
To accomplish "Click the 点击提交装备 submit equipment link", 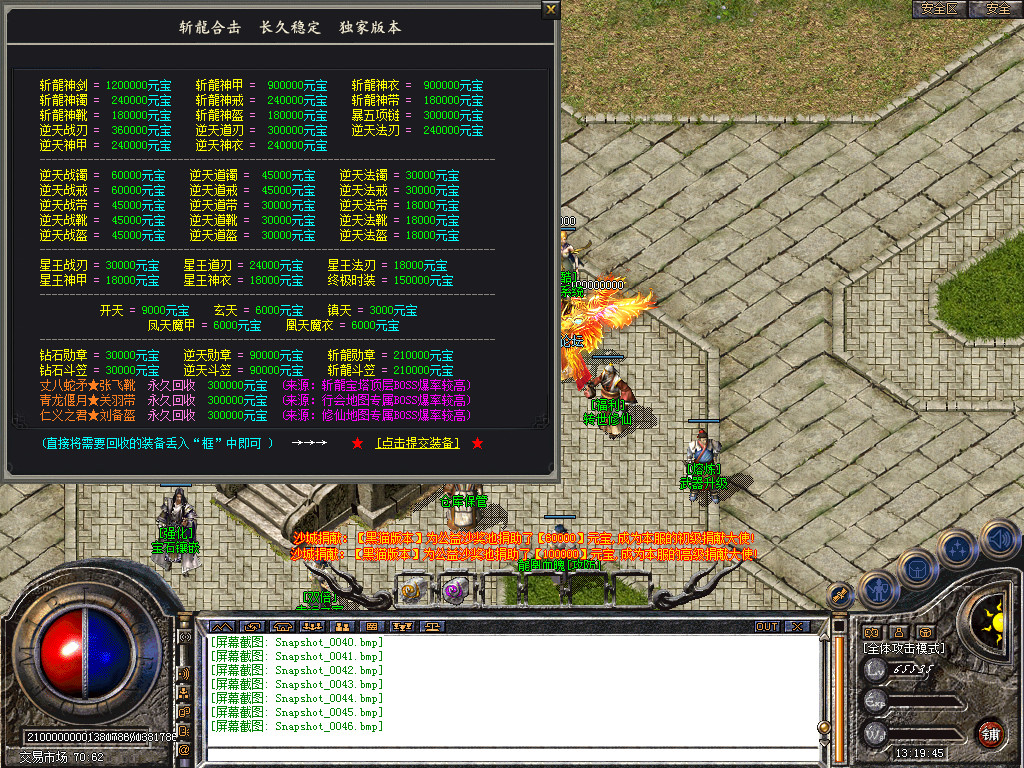I will (417, 443).
